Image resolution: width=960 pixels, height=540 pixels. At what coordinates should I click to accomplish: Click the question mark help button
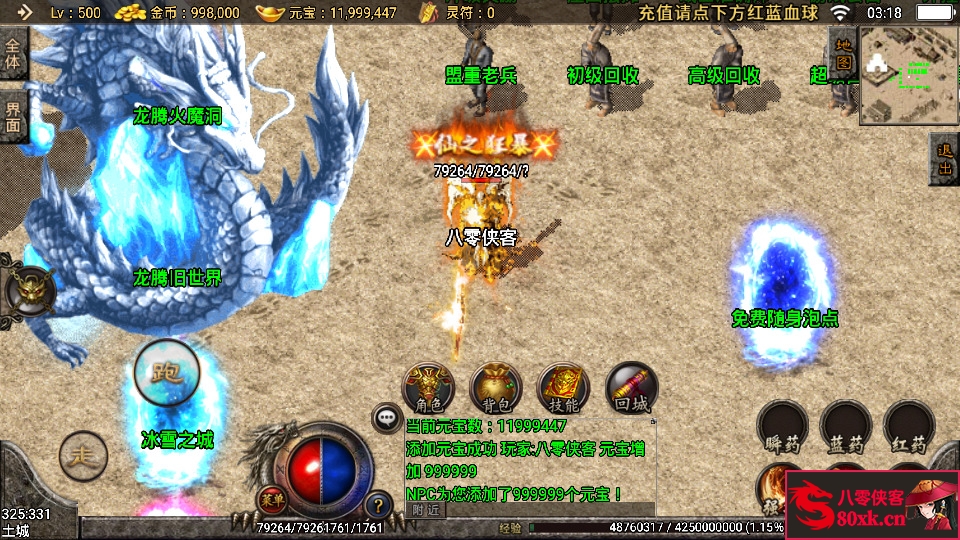tap(378, 505)
